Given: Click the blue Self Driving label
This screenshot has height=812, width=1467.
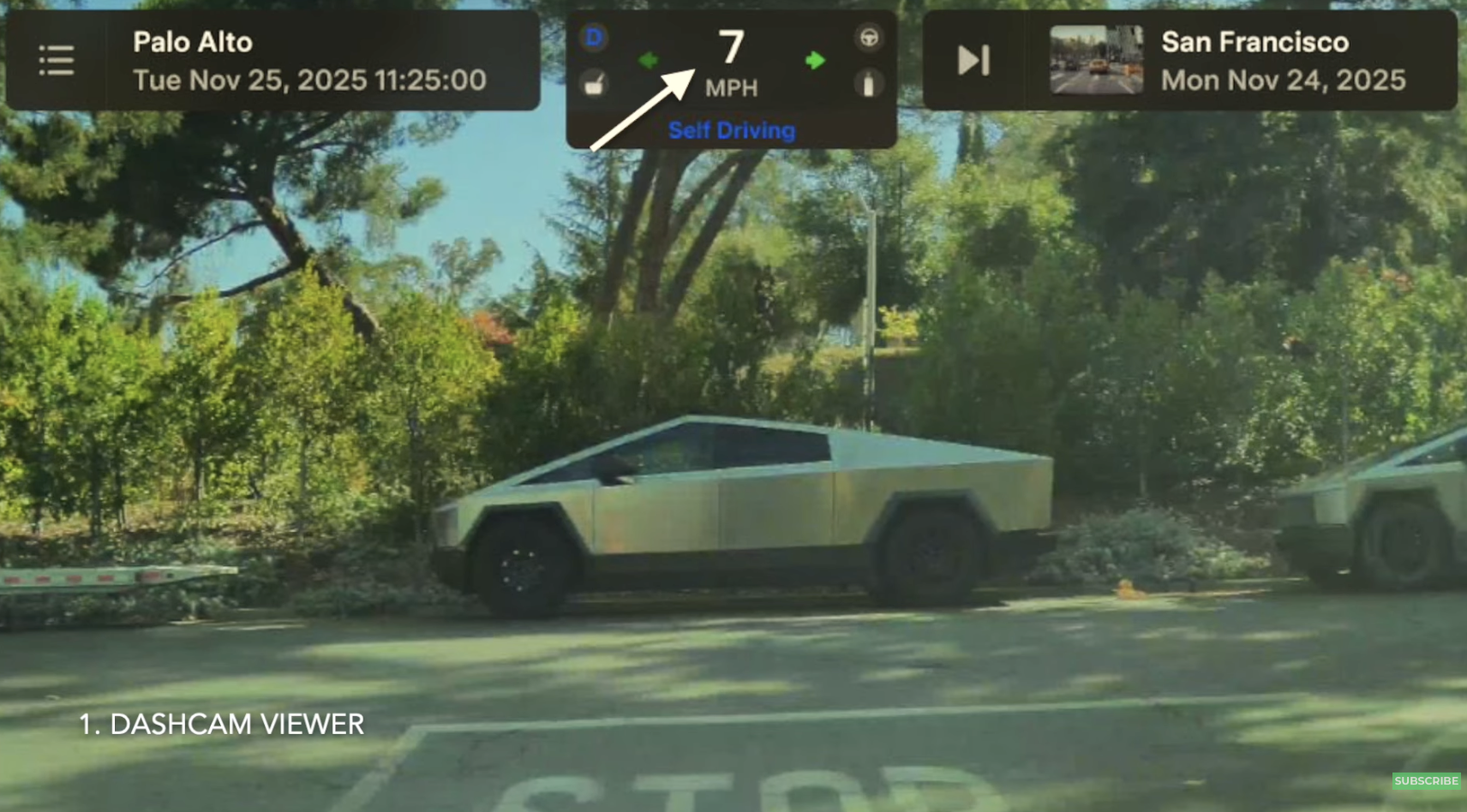Looking at the screenshot, I should [732, 130].
